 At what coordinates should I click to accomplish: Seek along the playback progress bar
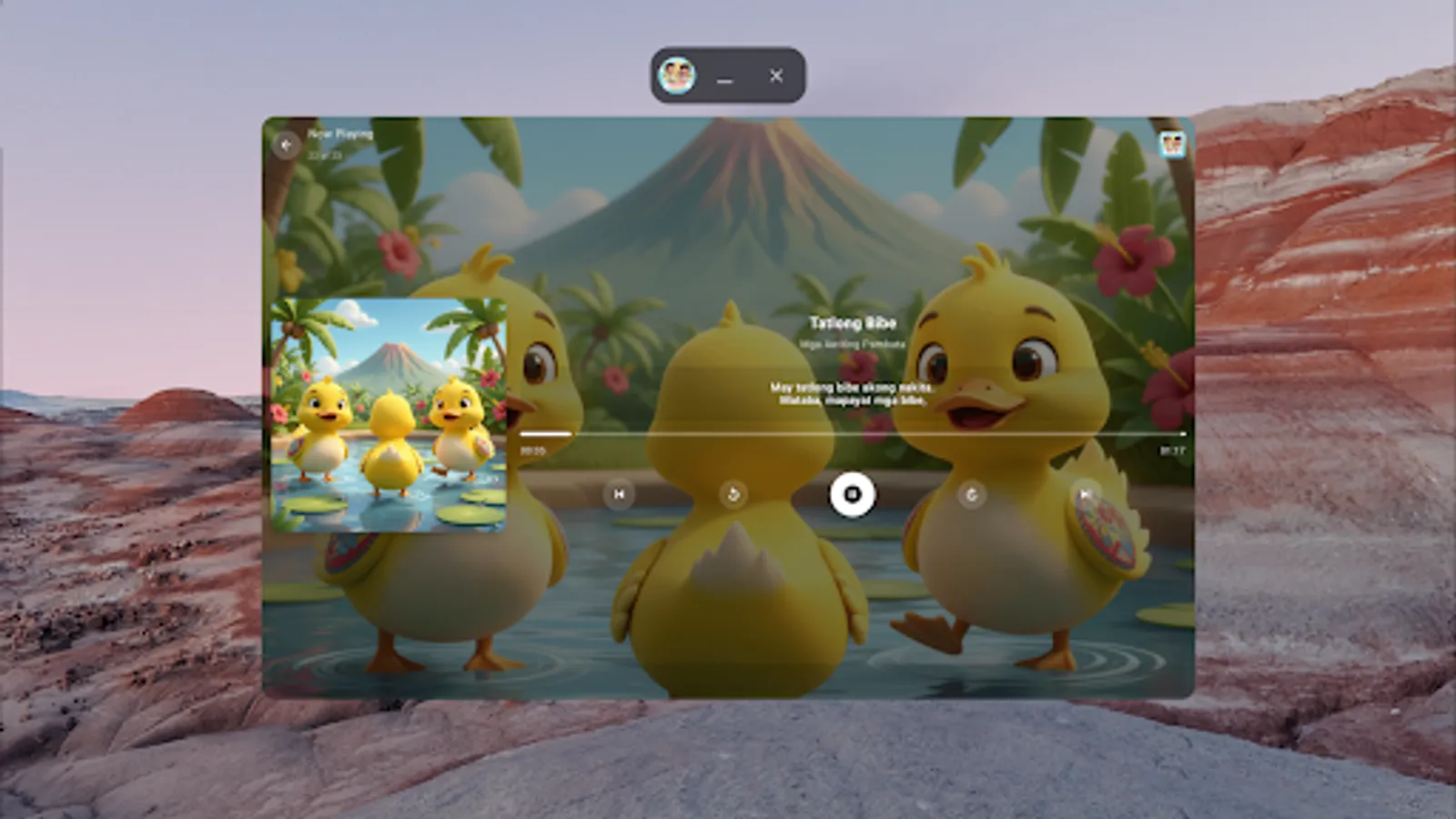853,433
